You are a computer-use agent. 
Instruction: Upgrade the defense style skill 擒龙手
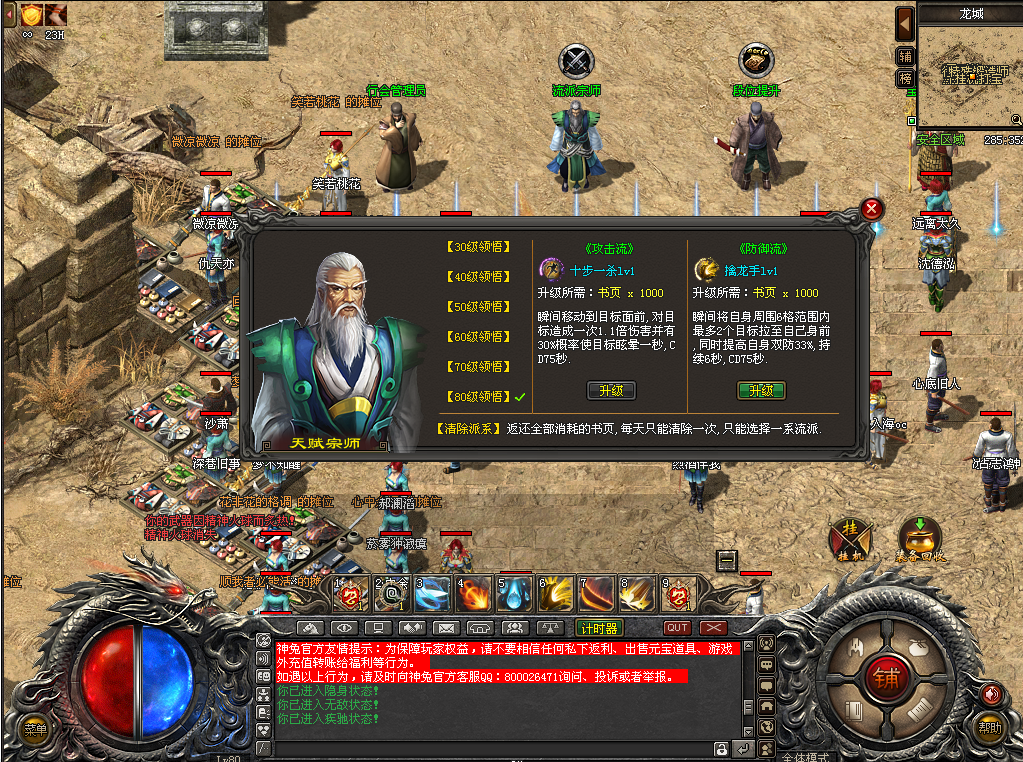click(x=761, y=390)
